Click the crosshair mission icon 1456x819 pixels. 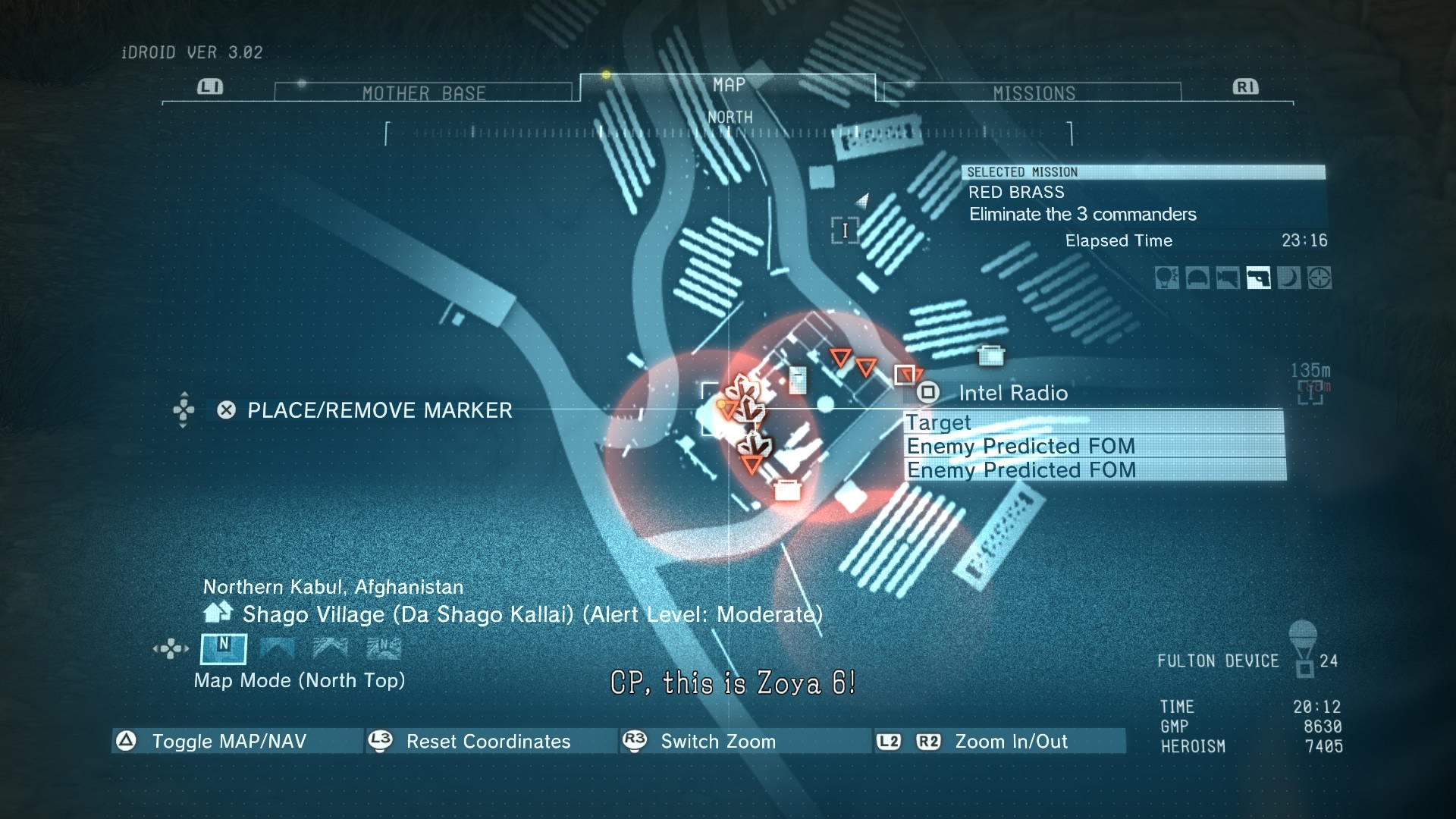(1319, 278)
